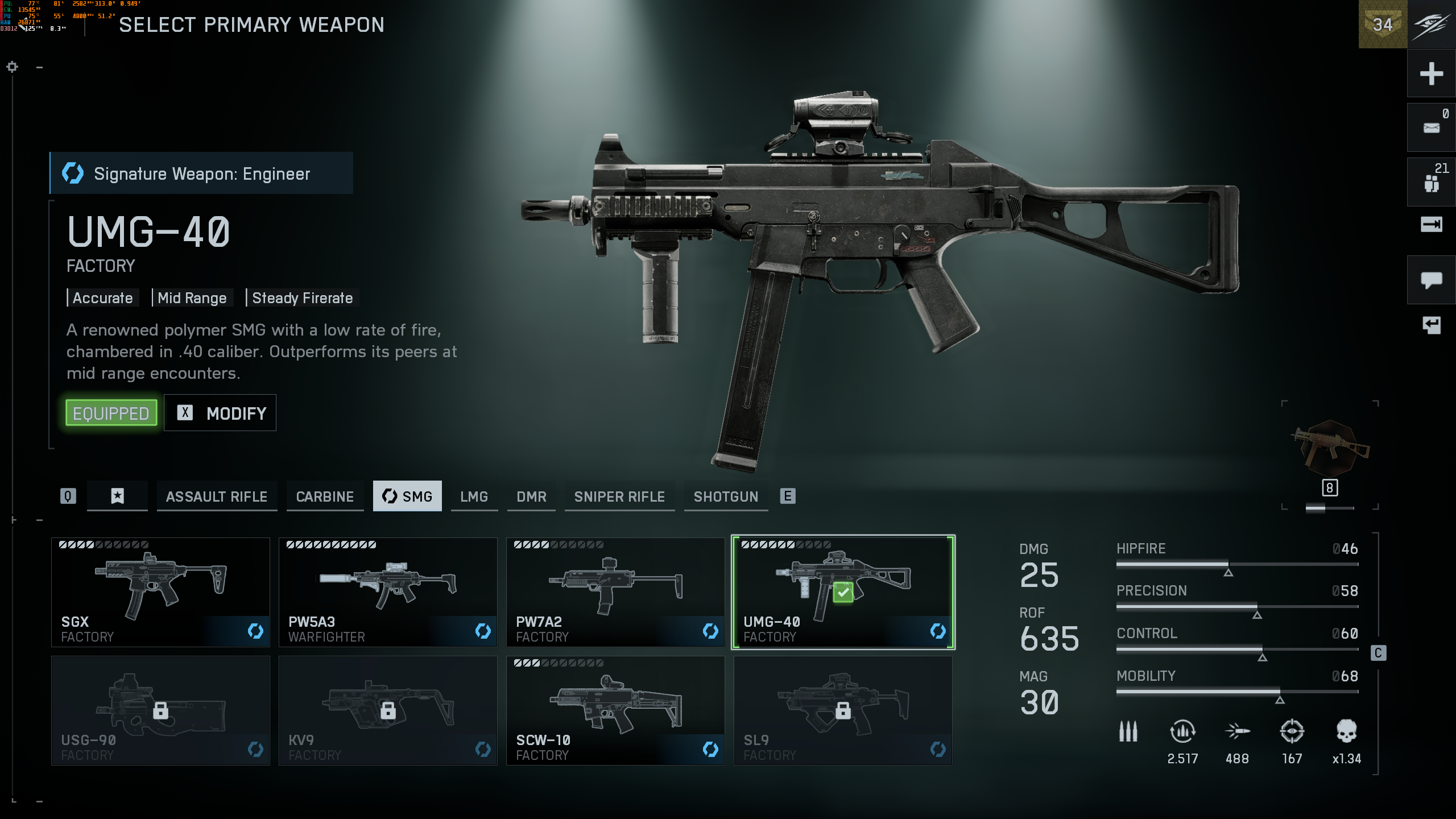The width and height of the screenshot is (1456, 819).
Task: Select the SGX Factory weapon tile
Action: tap(160, 591)
